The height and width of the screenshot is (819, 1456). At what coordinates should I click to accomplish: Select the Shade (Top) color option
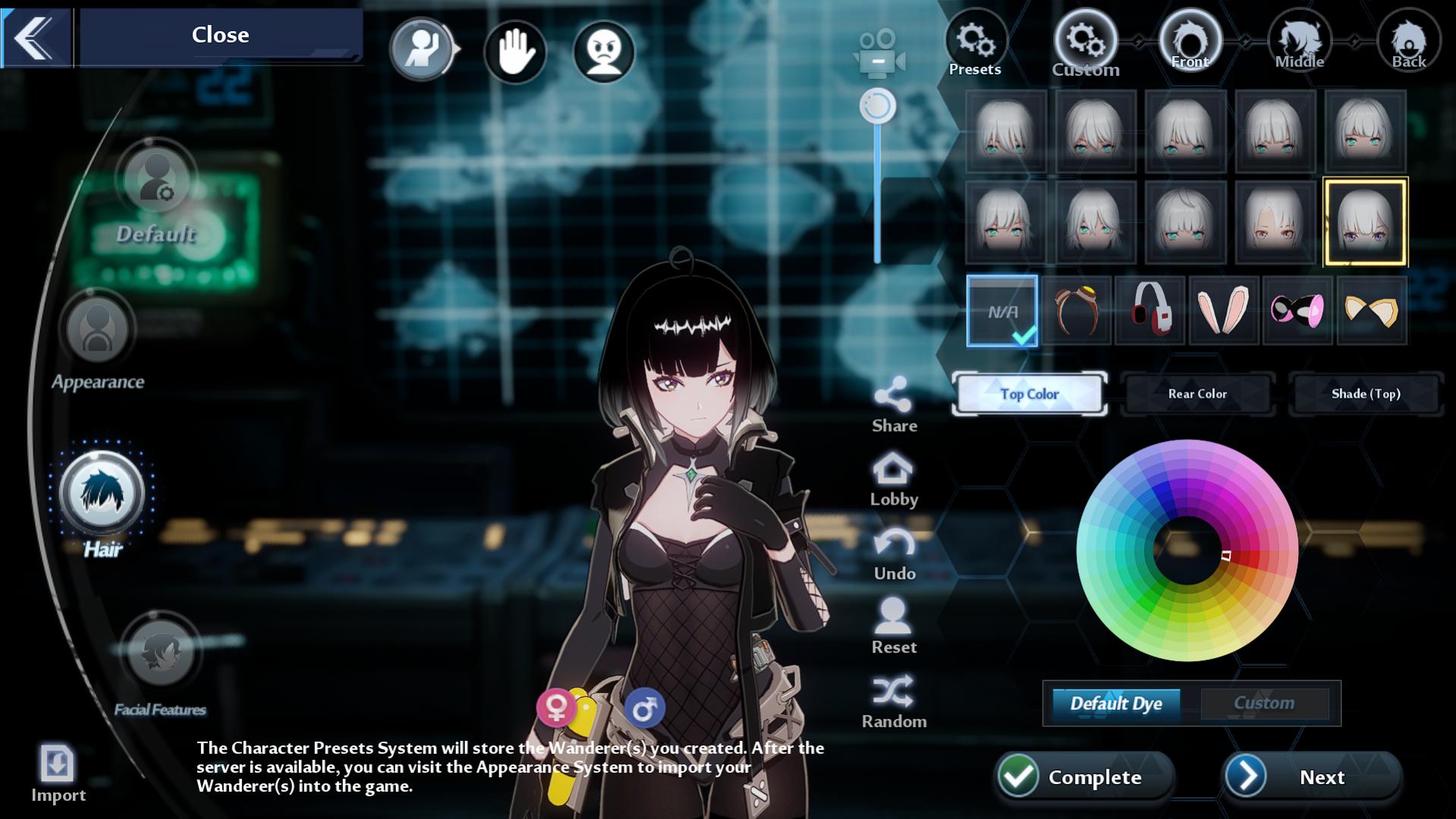(x=1365, y=394)
